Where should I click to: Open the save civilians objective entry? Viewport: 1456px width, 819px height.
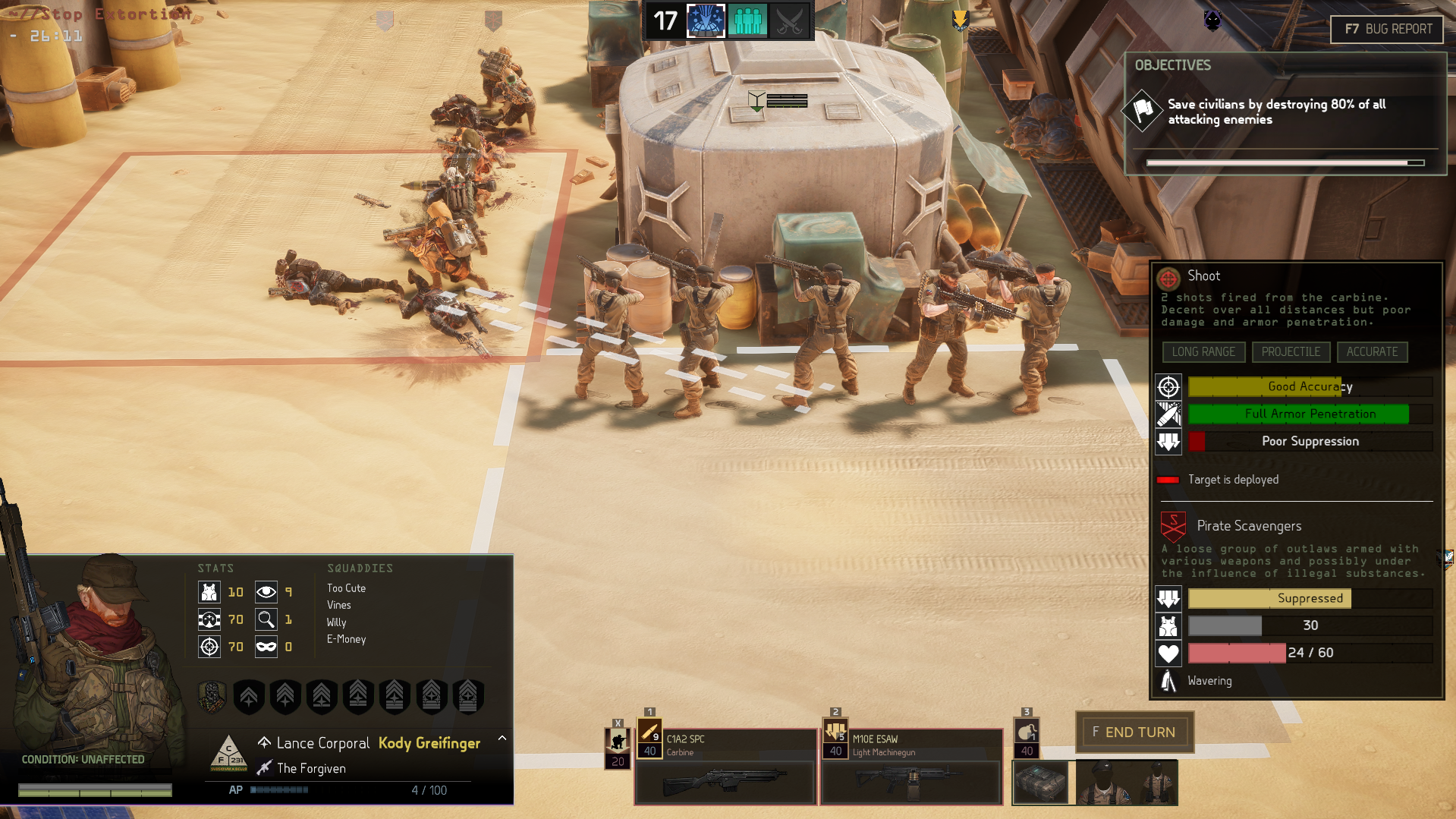1276,112
